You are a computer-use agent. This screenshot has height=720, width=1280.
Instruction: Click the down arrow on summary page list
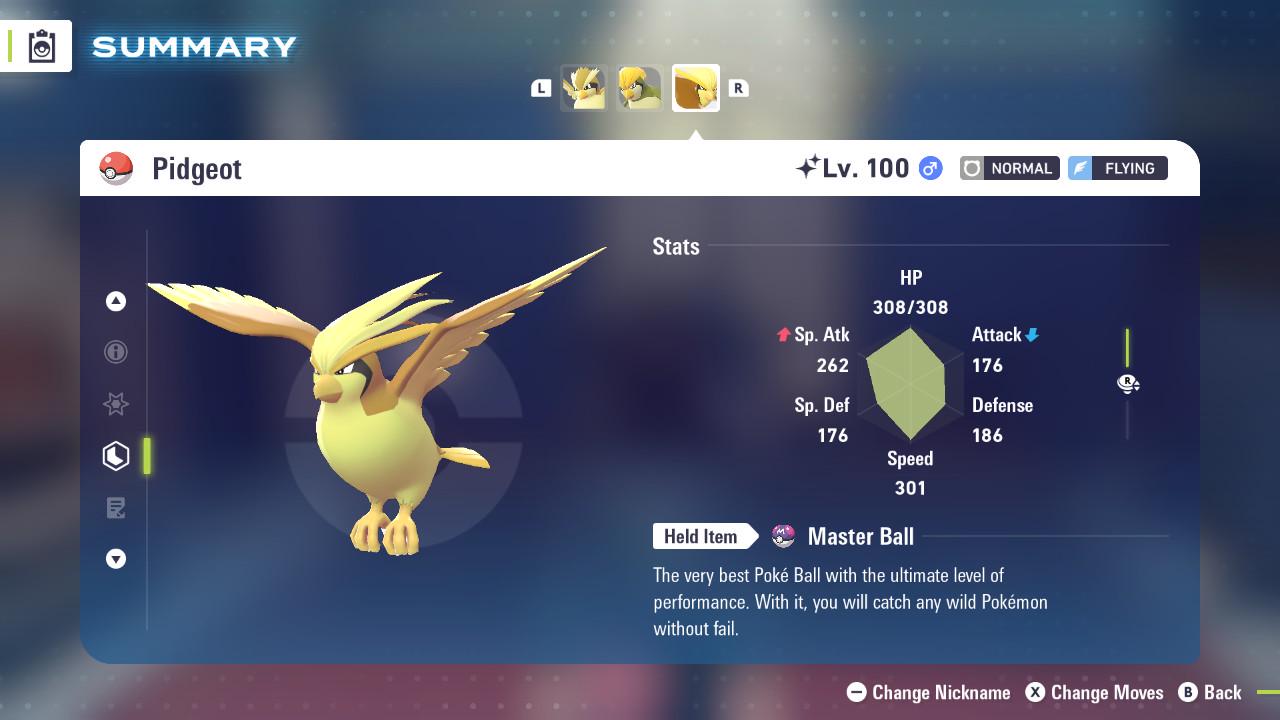pyautogui.click(x=116, y=559)
